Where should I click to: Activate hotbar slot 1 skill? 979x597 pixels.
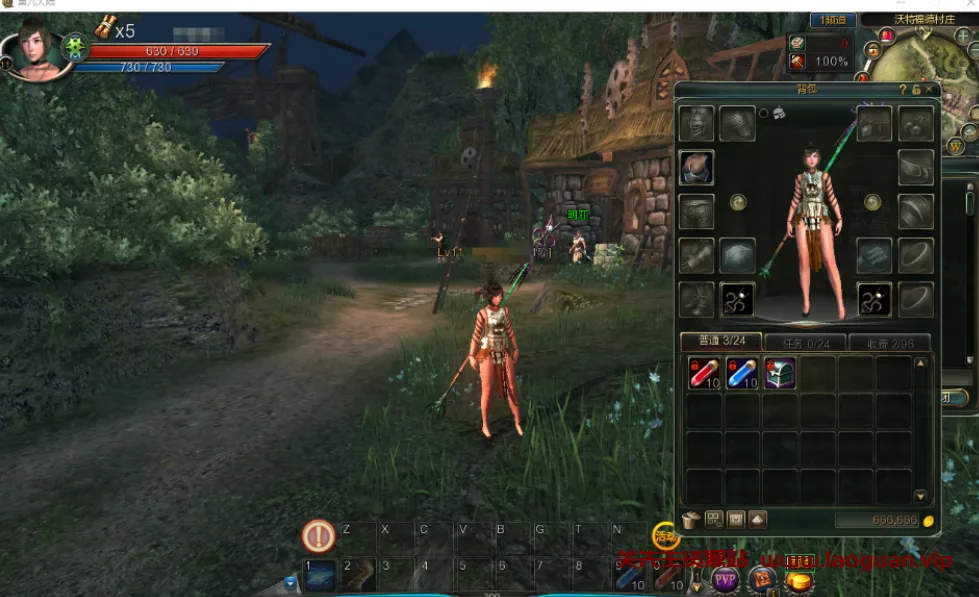click(319, 574)
